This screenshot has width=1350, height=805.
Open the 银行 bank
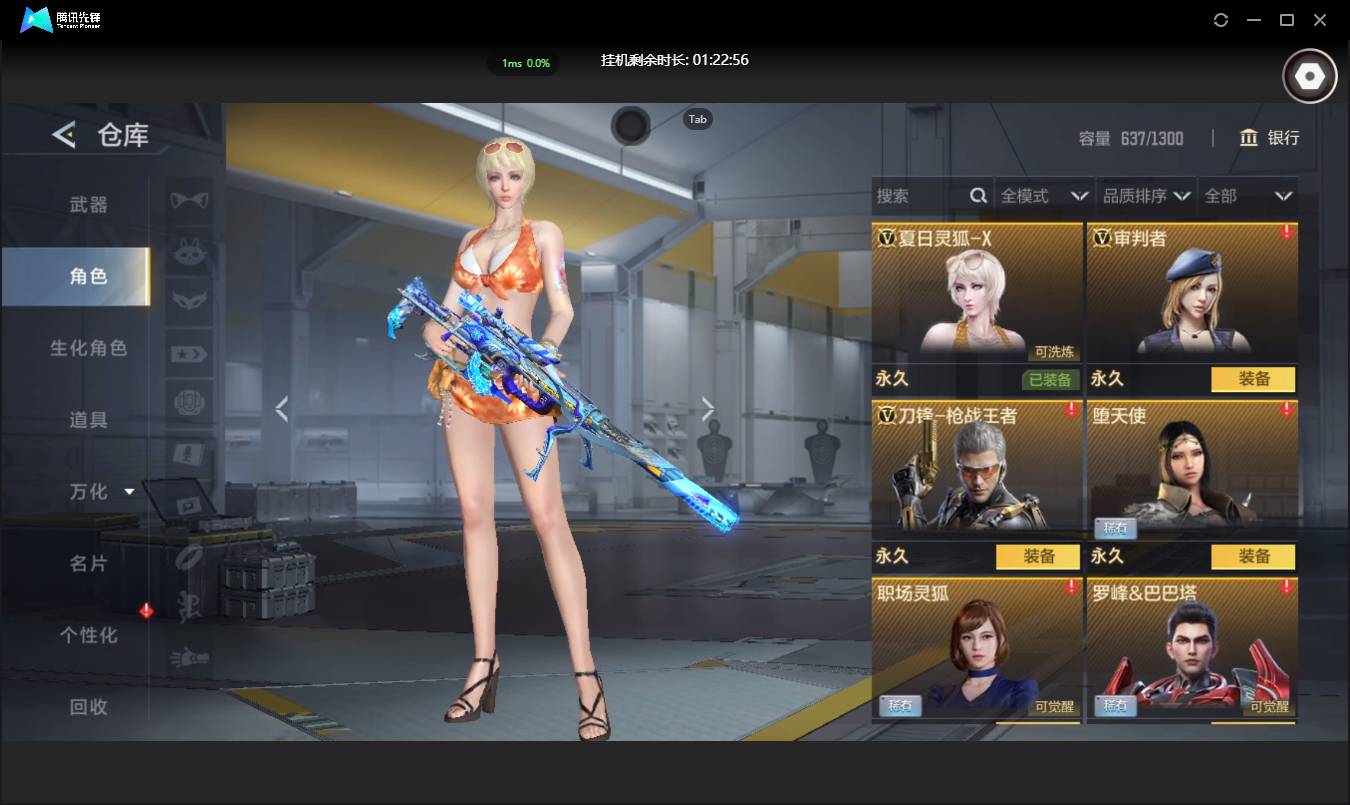tap(1269, 138)
